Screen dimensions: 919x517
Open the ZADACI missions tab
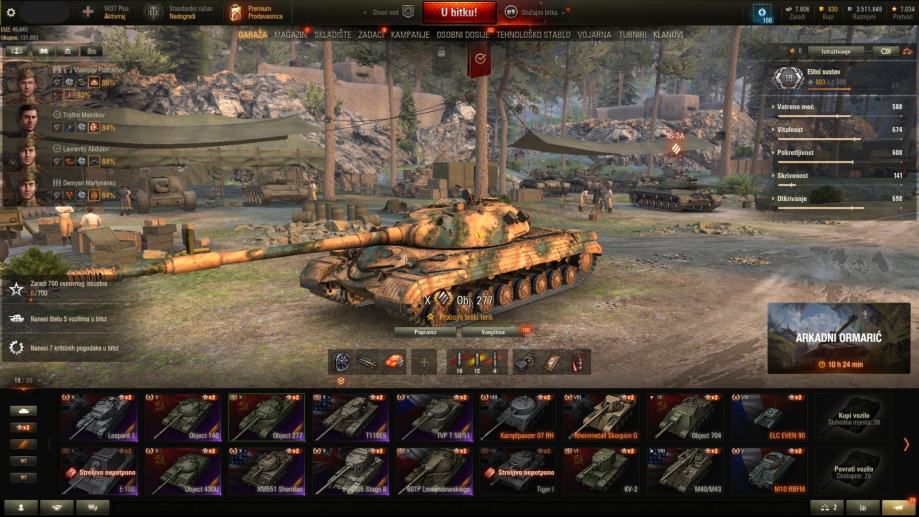coord(371,34)
